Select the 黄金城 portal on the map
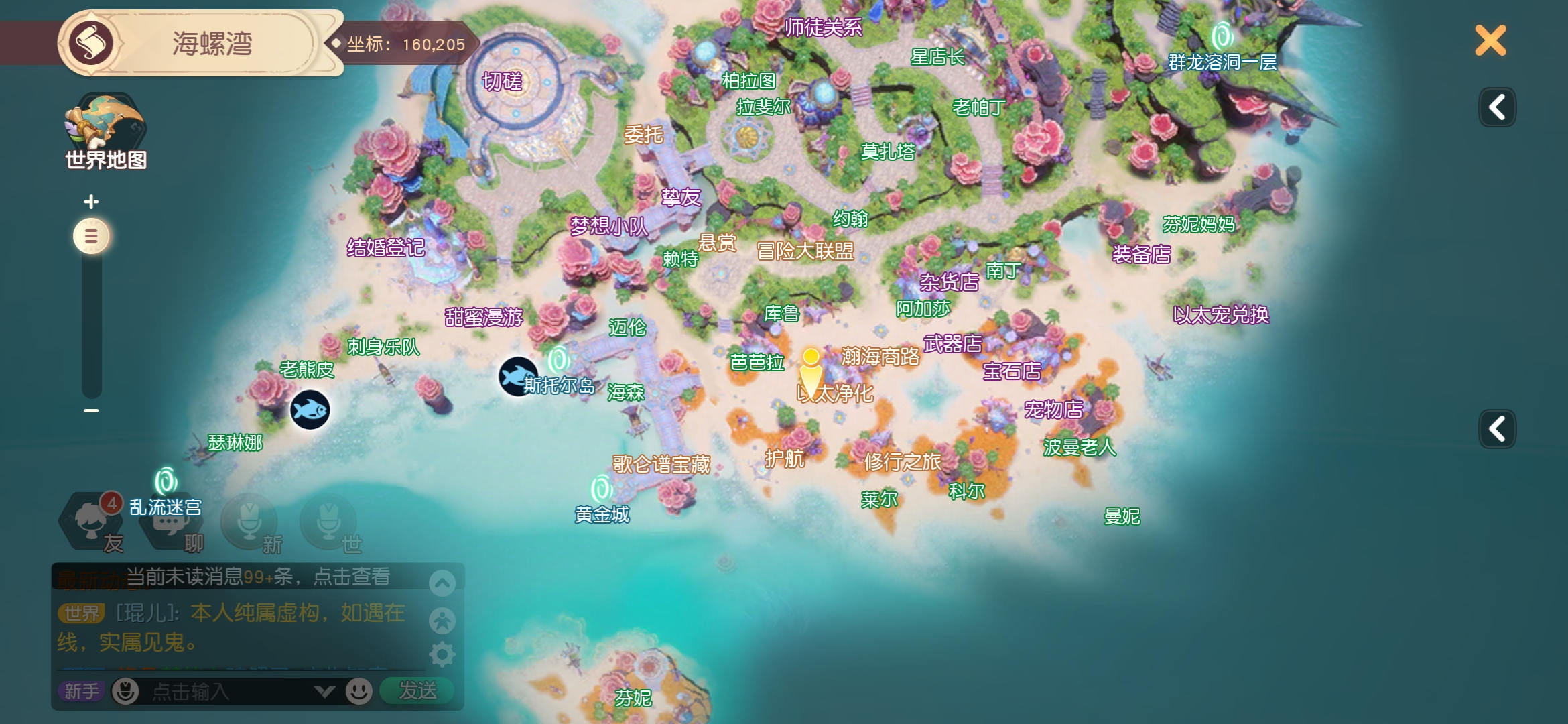This screenshot has width=1568, height=724. pyautogui.click(x=601, y=489)
